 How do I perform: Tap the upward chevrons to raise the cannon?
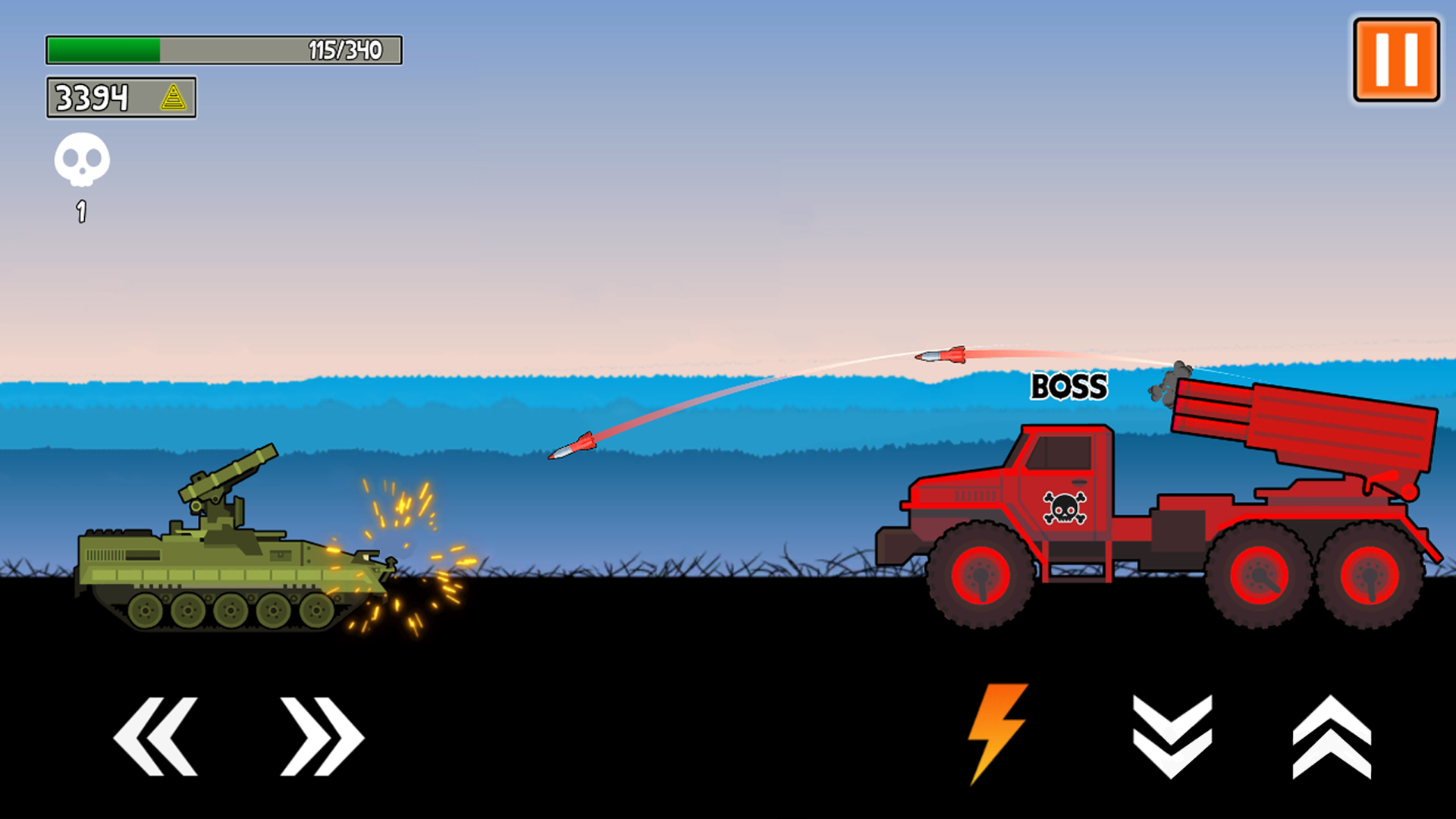coord(1332,736)
